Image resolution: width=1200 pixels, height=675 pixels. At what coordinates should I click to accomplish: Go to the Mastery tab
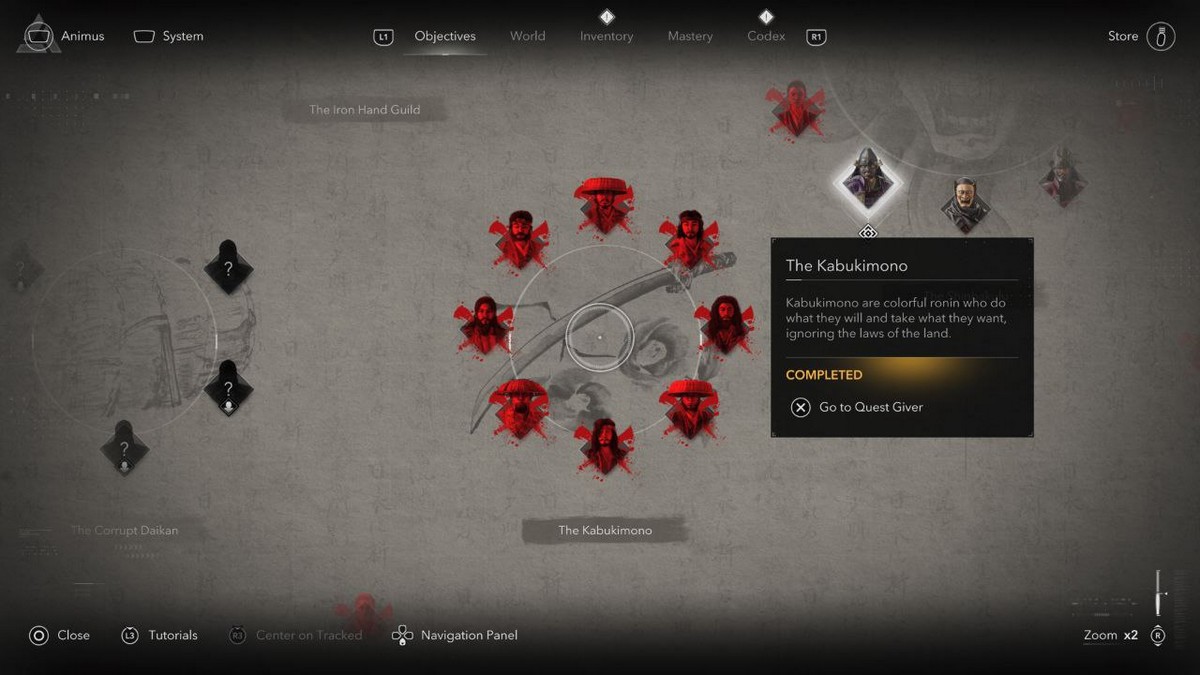pyautogui.click(x=690, y=36)
